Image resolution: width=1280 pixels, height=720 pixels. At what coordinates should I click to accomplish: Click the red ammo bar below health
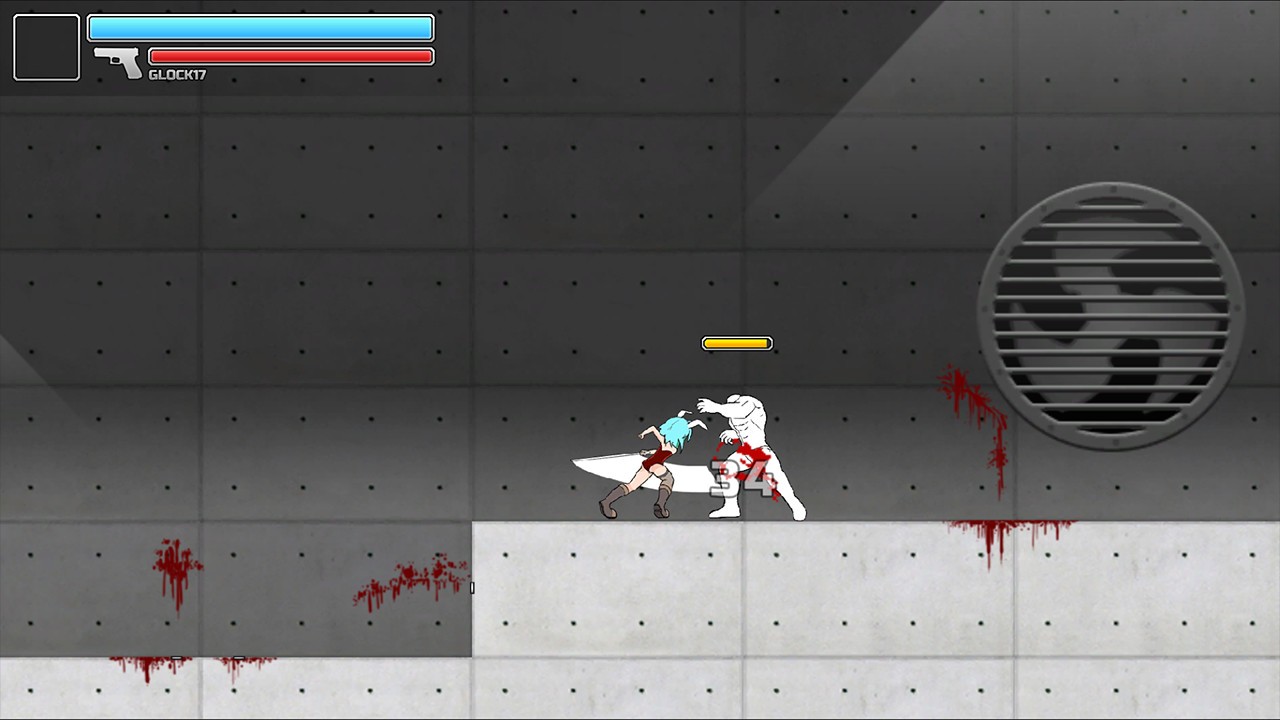[x=290, y=55]
